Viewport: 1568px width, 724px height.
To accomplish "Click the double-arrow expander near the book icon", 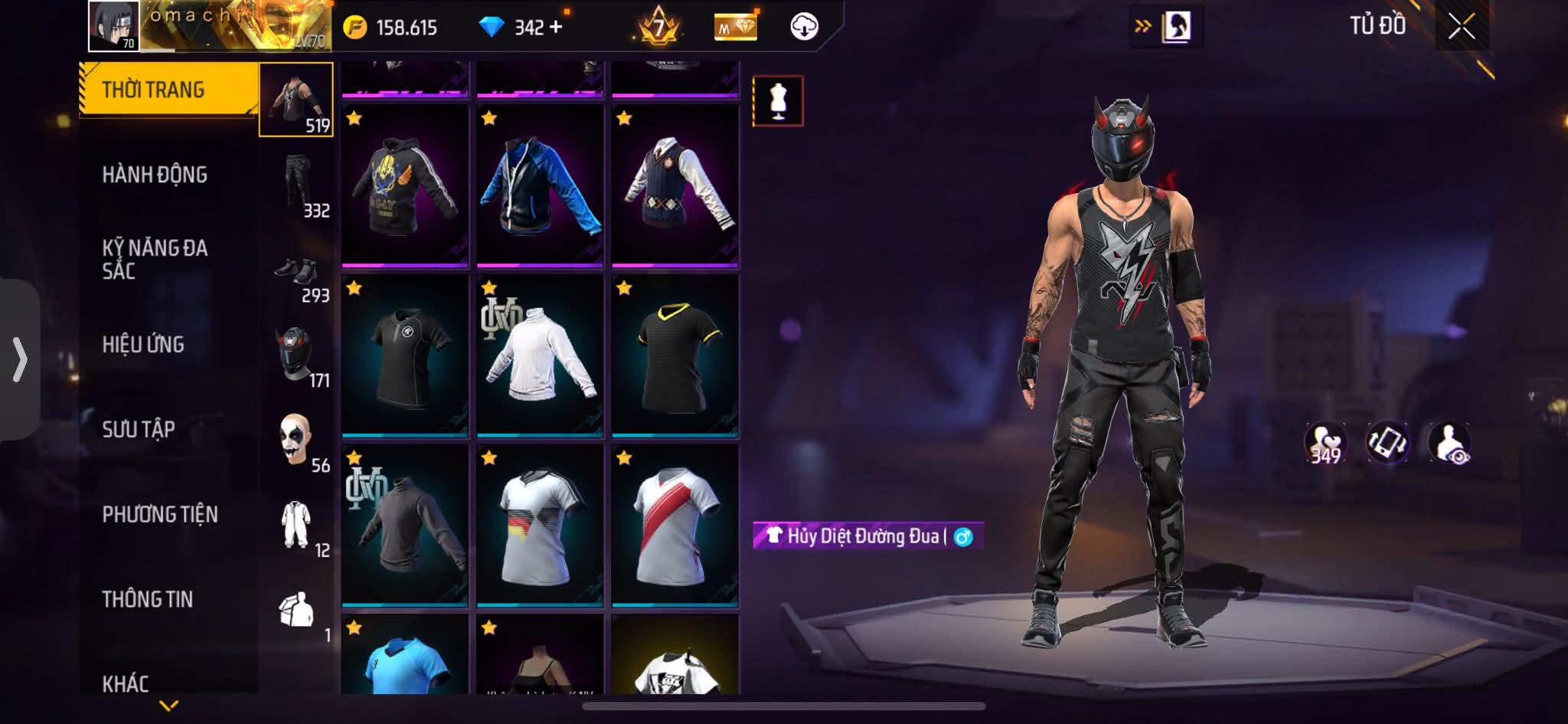I will (x=1143, y=25).
